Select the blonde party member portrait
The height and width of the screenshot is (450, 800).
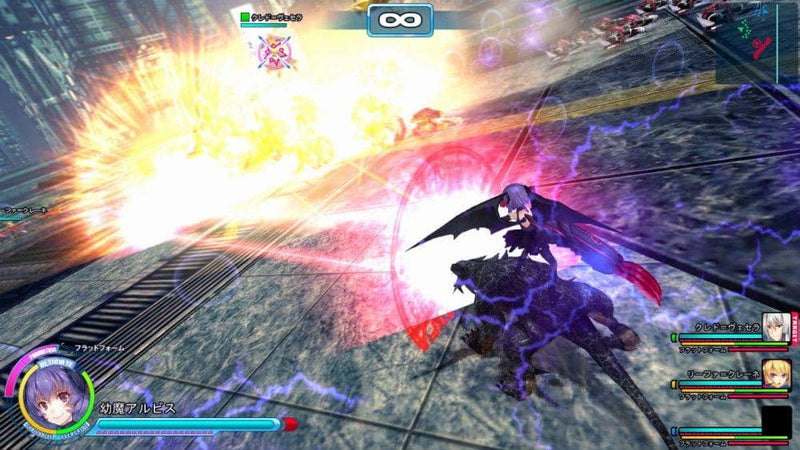tap(776, 373)
